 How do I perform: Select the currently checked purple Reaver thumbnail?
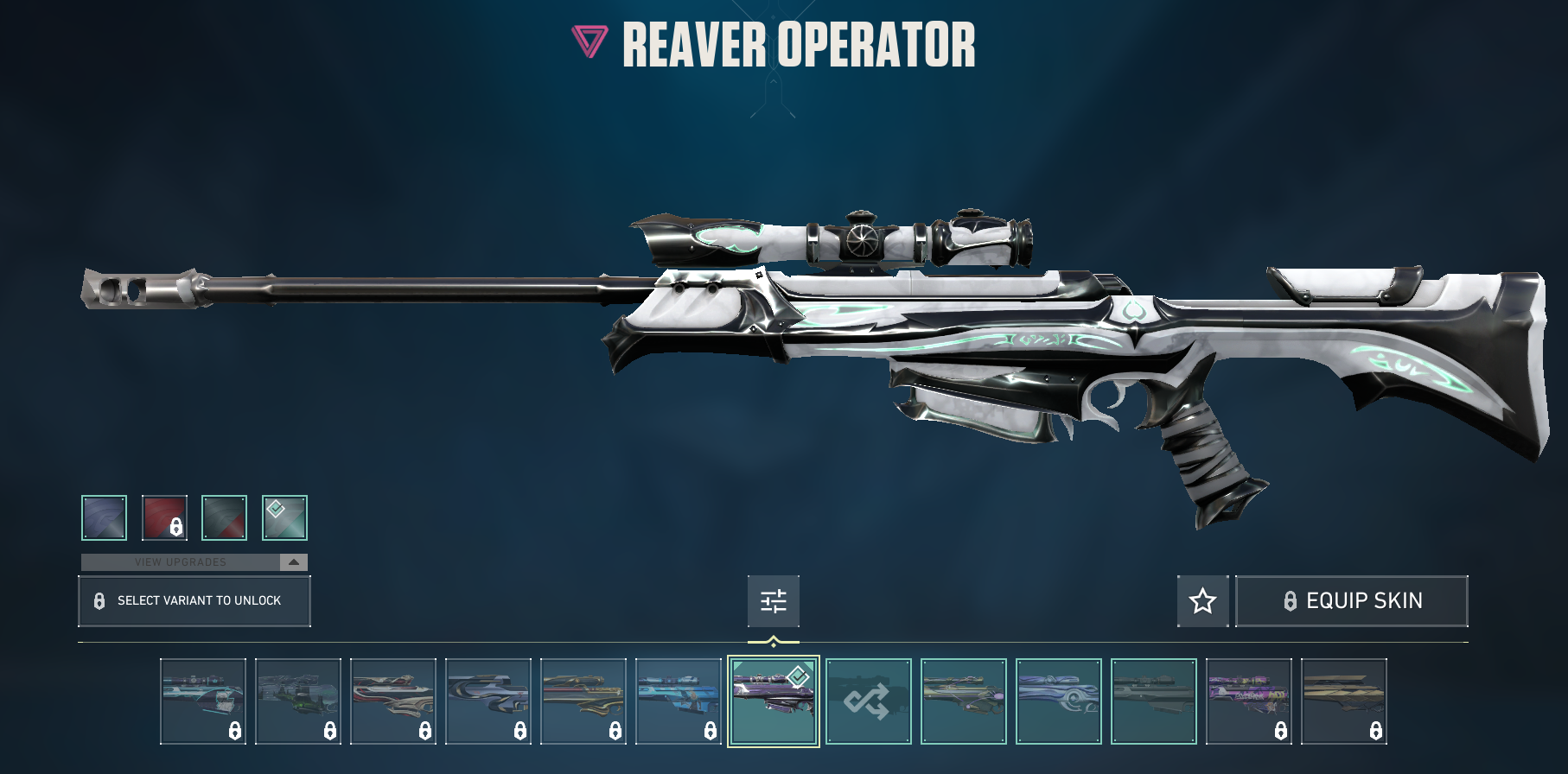[773, 701]
